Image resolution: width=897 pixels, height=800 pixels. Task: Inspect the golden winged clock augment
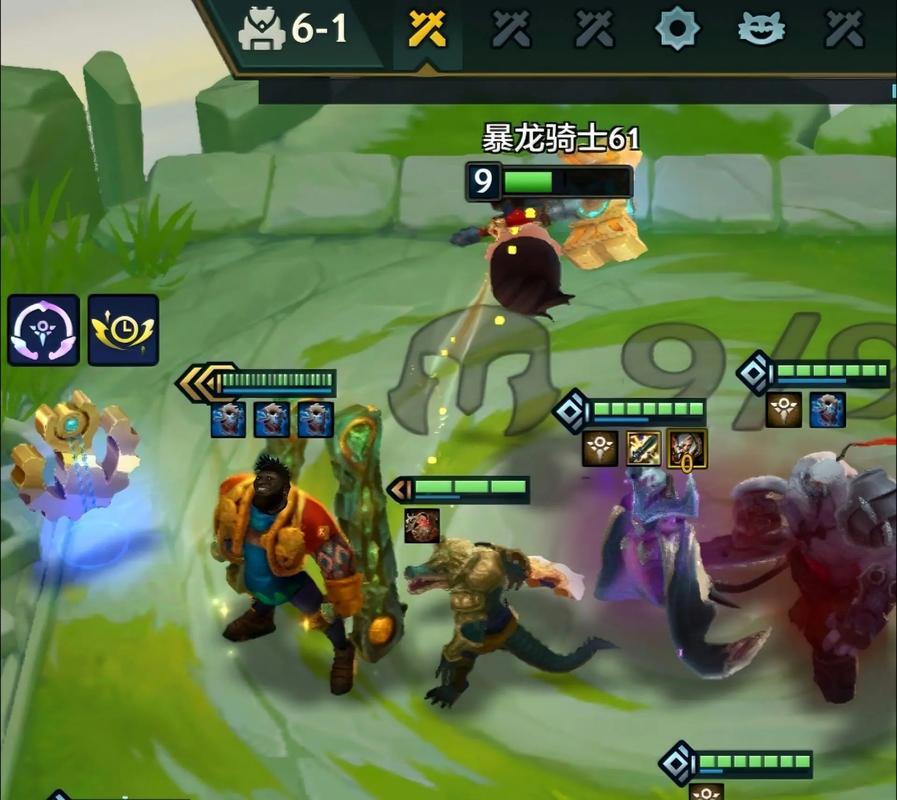pos(123,330)
